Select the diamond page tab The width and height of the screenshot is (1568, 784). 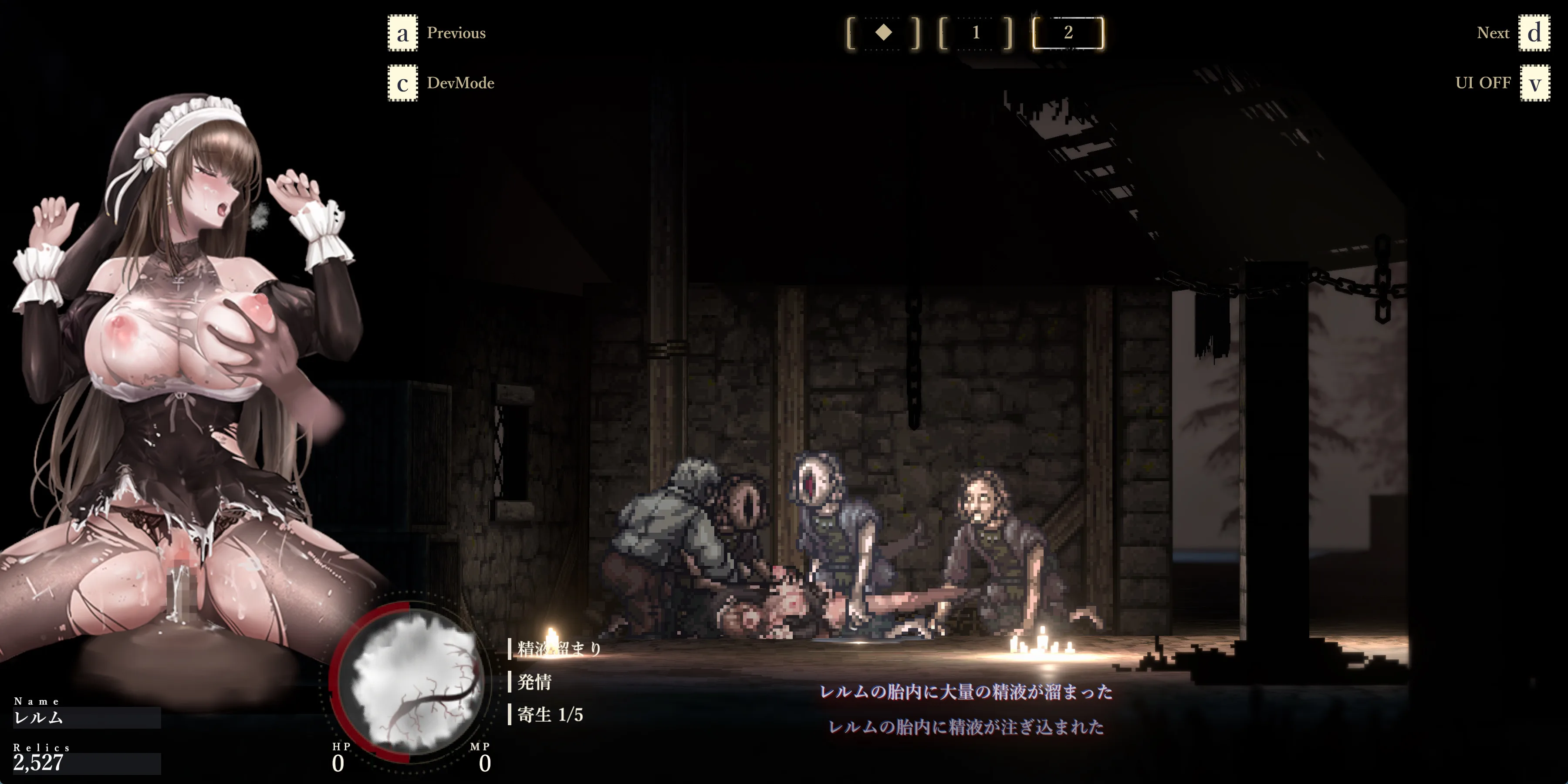(x=883, y=33)
